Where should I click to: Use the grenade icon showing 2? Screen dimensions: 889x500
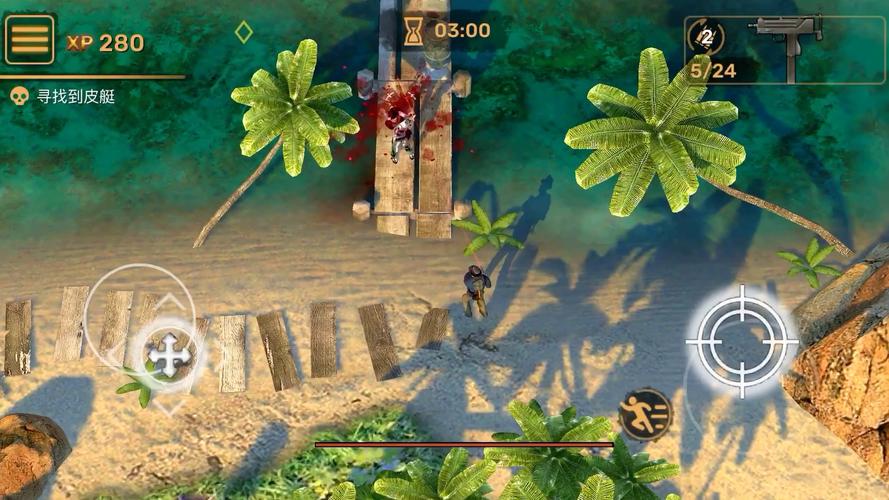[x=707, y=38]
